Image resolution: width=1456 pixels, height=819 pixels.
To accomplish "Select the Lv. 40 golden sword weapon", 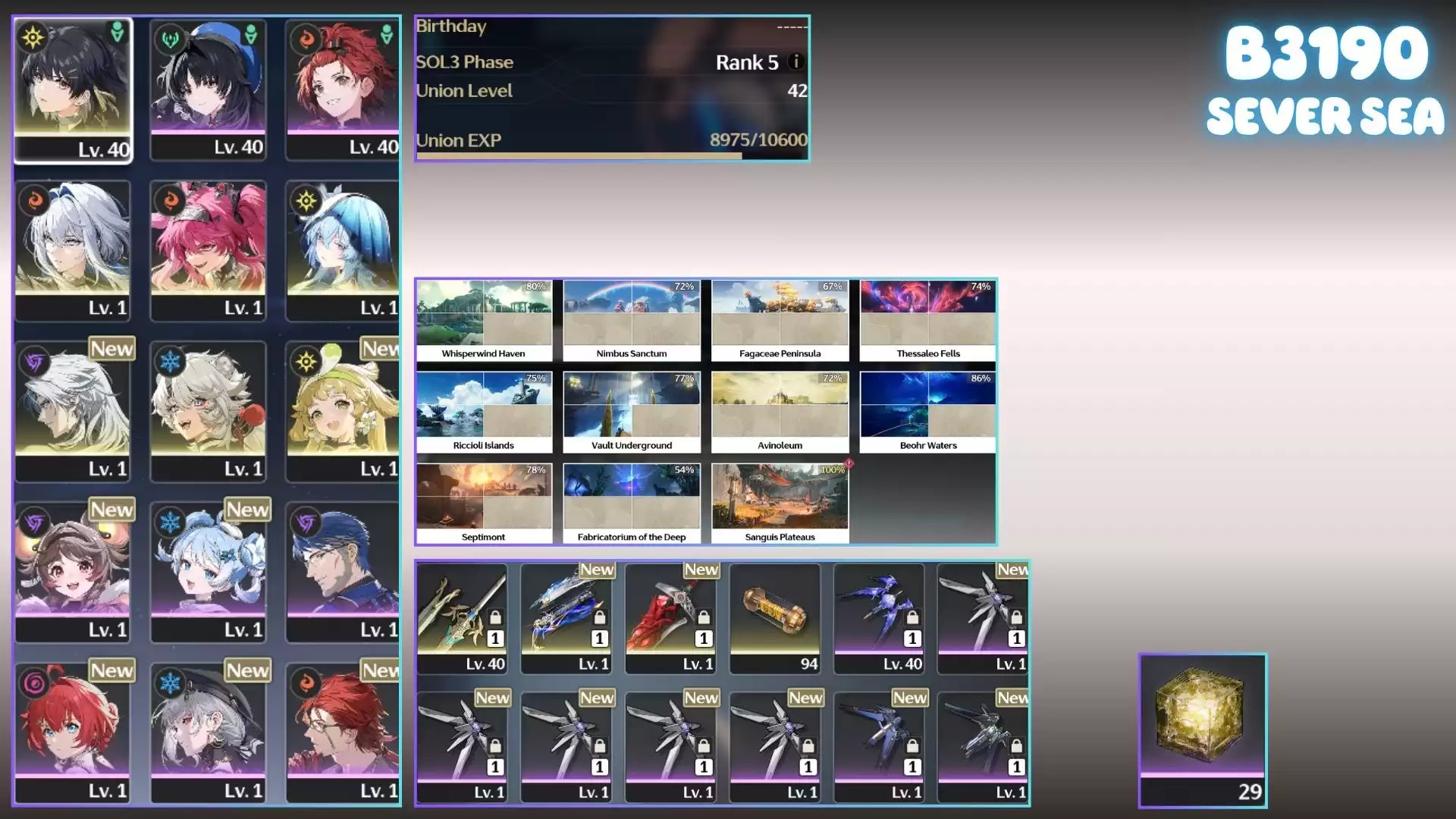I will [x=462, y=617].
